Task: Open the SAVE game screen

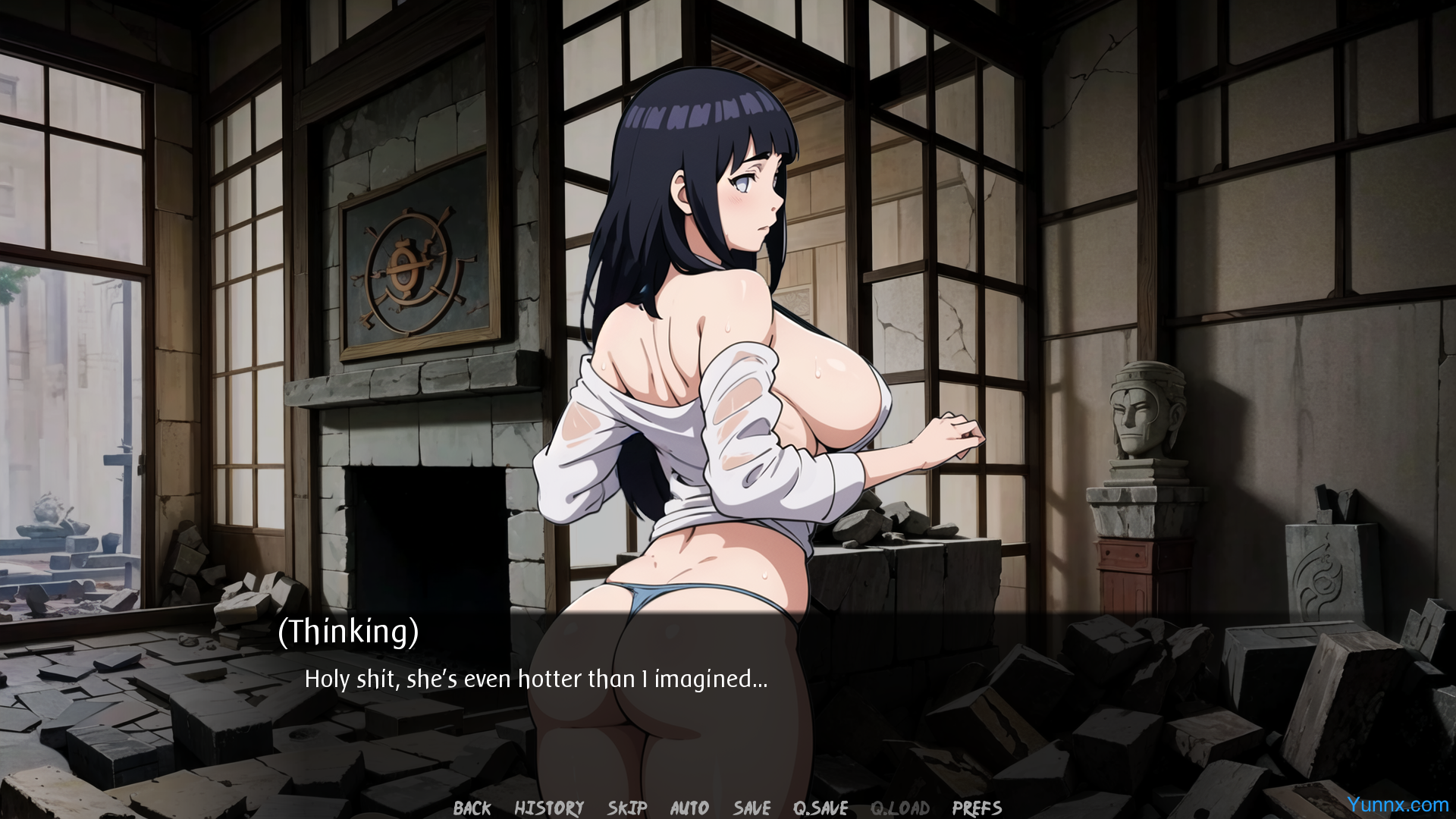Action: tap(751, 808)
